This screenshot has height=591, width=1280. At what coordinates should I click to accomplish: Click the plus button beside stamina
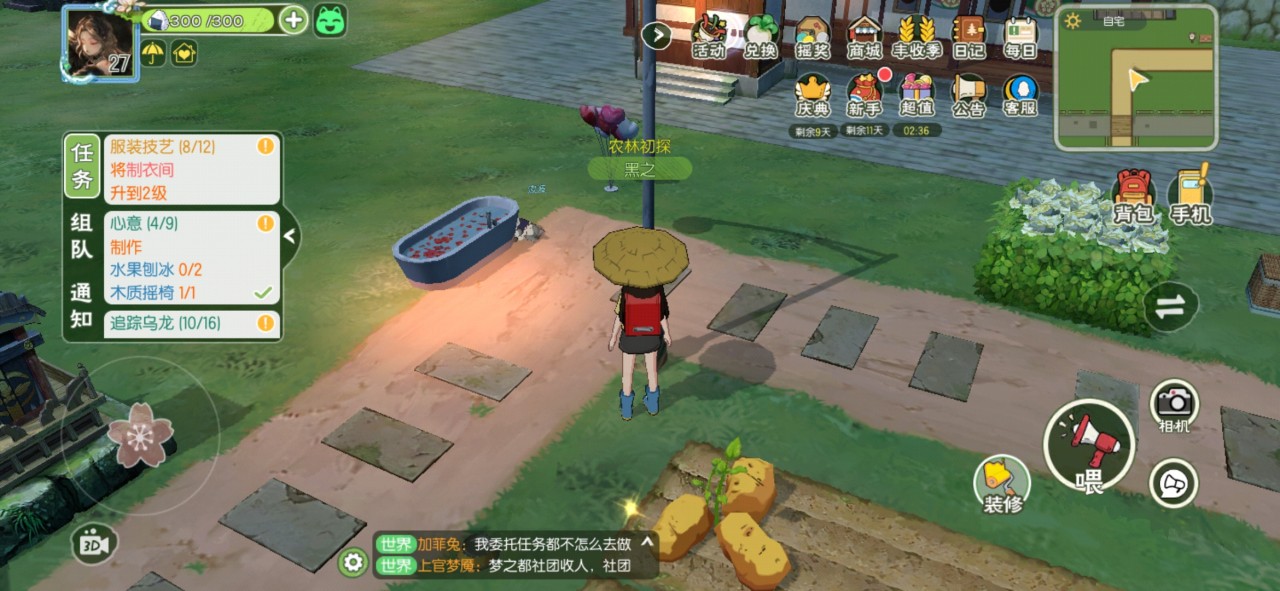pyautogui.click(x=293, y=20)
